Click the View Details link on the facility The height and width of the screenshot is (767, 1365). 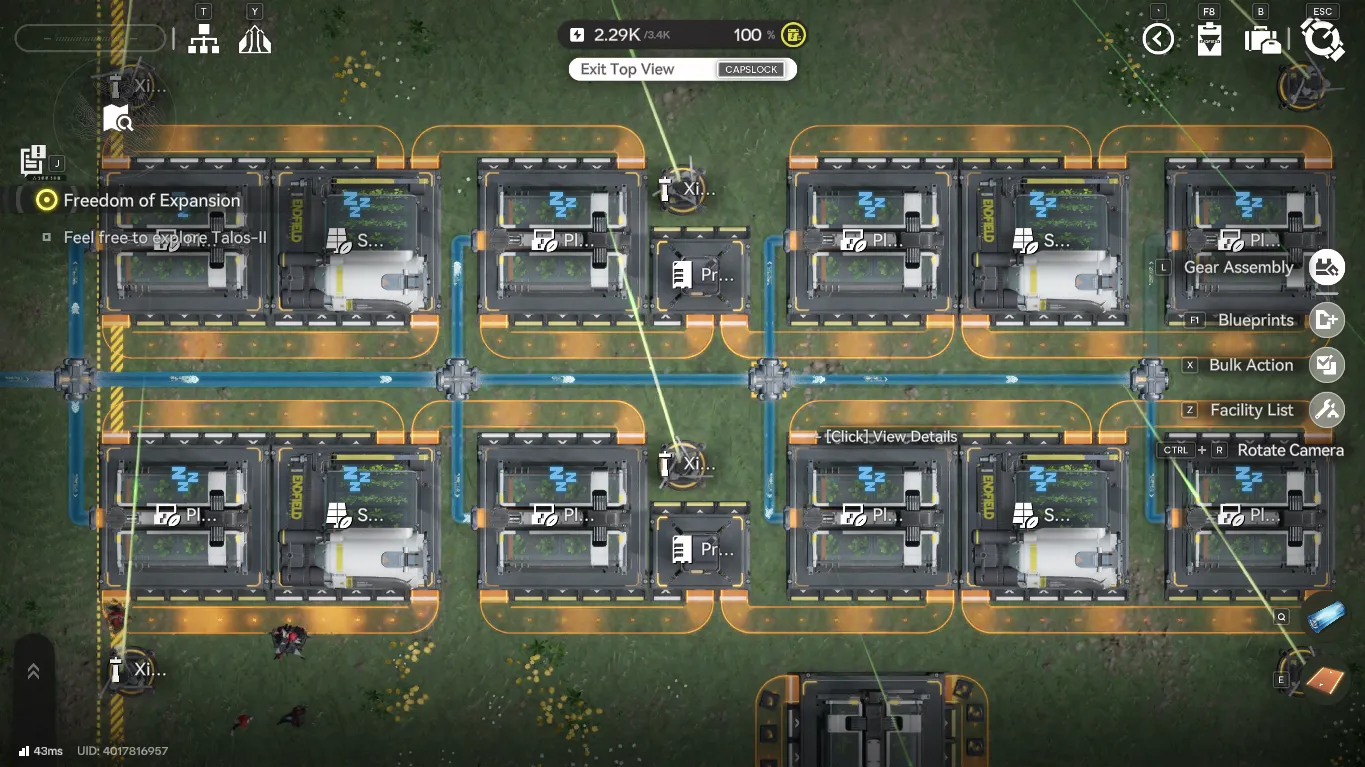[x=889, y=437]
